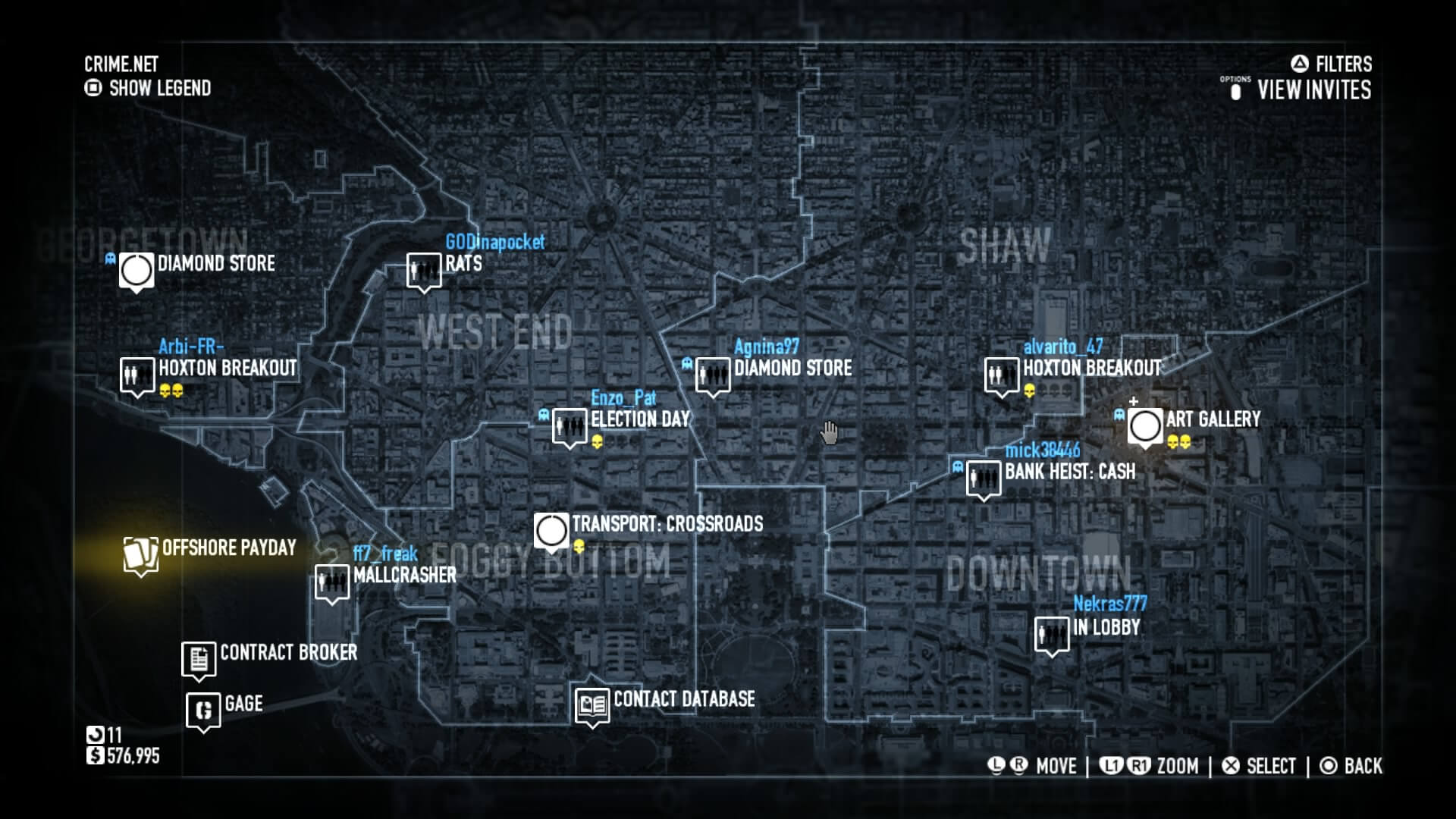The image size is (1456, 819).
Task: Select the Diamond Store heist in Georgetown
Action: 135,269
